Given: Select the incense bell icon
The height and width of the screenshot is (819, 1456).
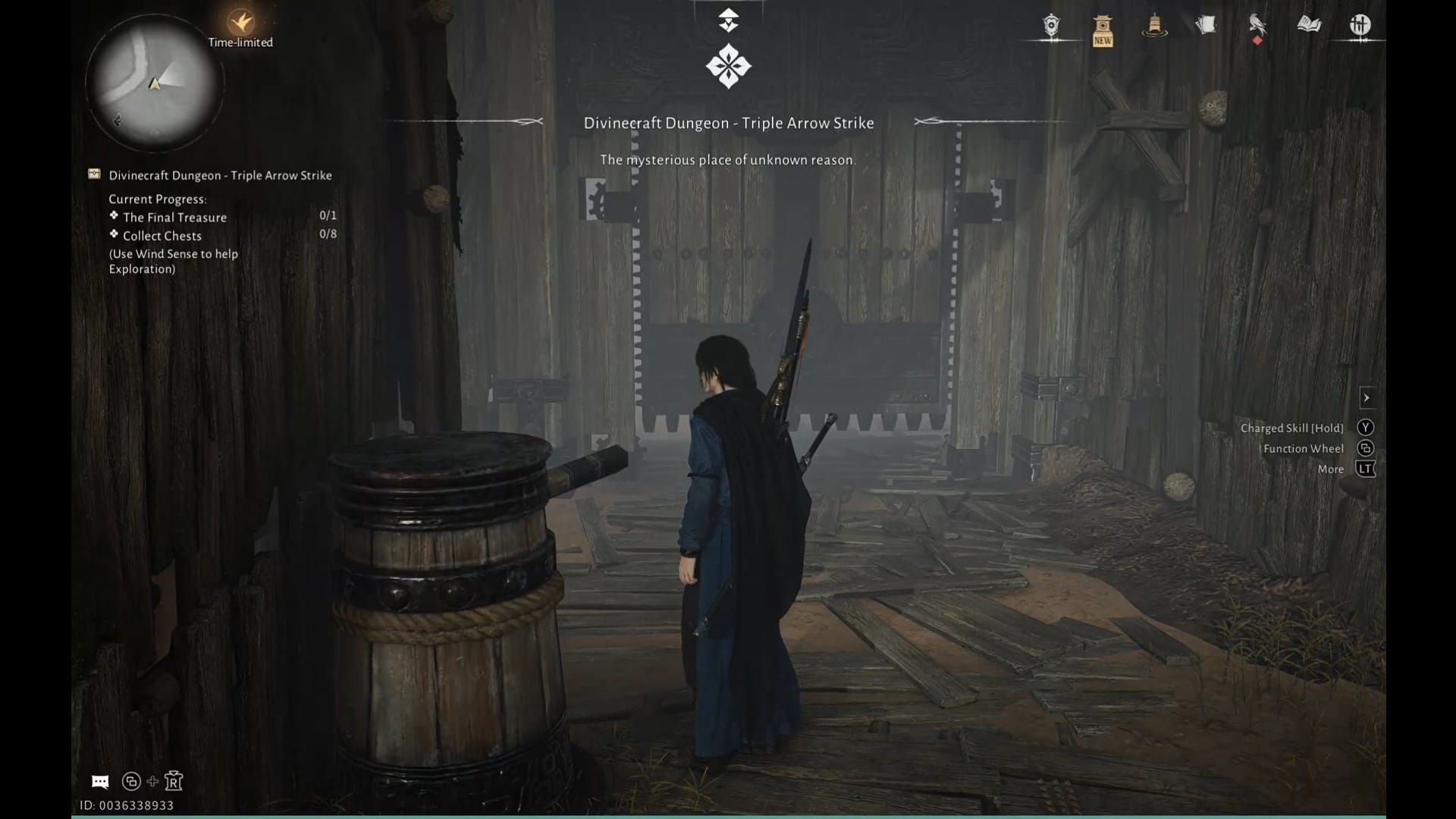Looking at the screenshot, I should click(1153, 25).
